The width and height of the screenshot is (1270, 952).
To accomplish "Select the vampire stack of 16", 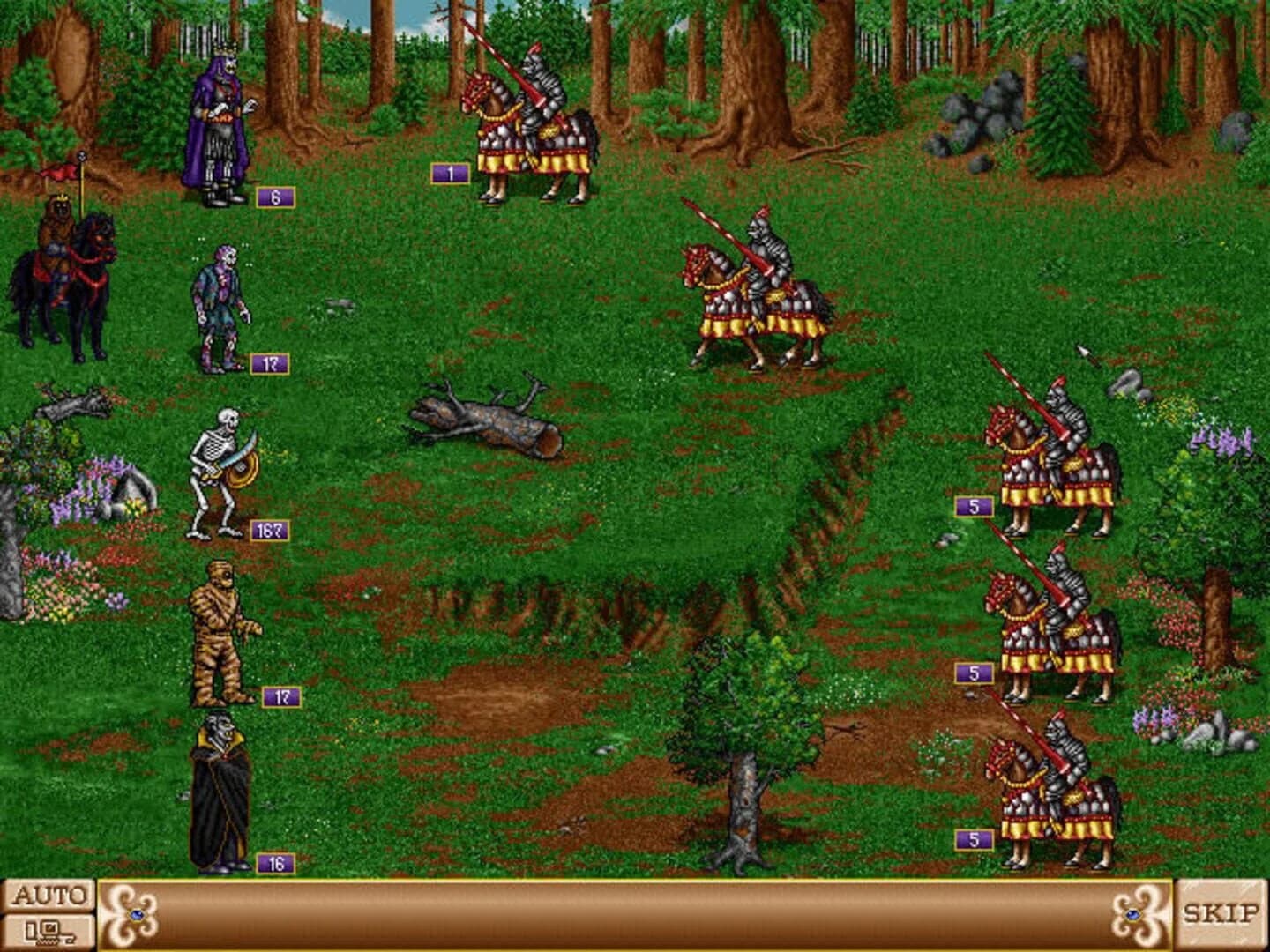I will point(220,793).
